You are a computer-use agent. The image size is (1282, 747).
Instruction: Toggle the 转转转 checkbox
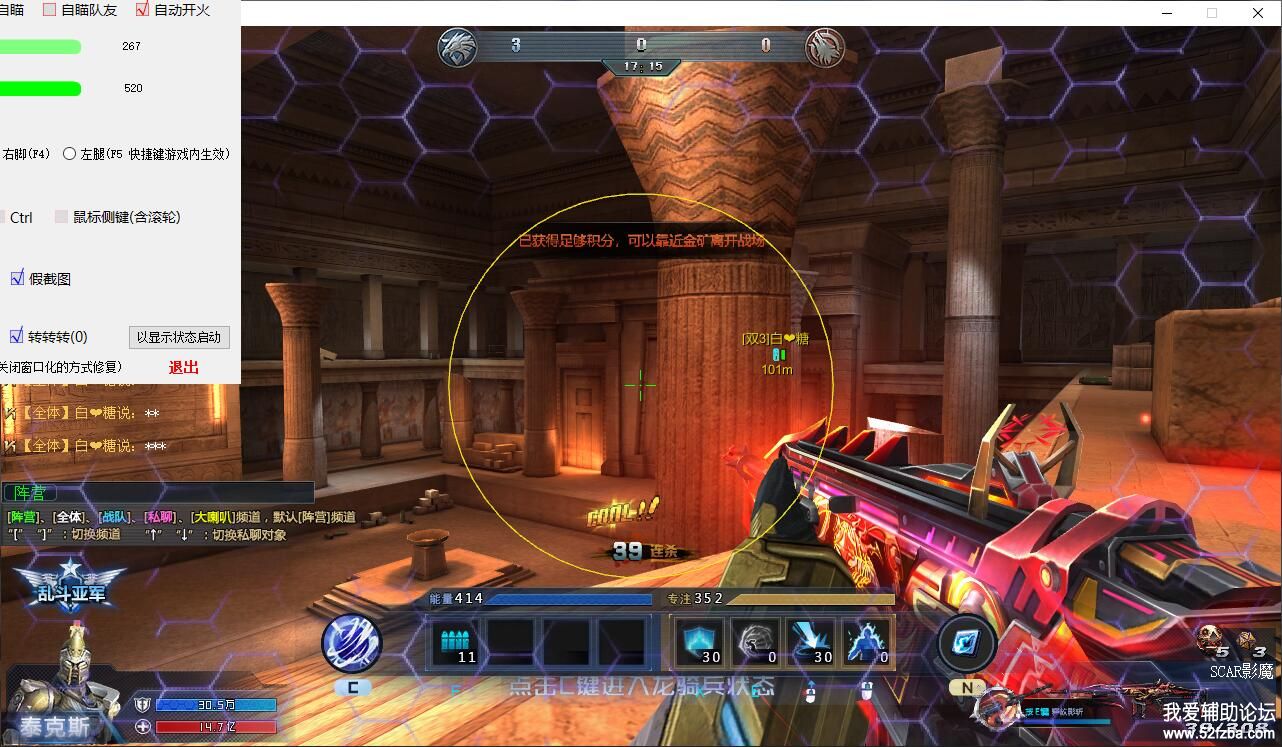tap(17, 336)
